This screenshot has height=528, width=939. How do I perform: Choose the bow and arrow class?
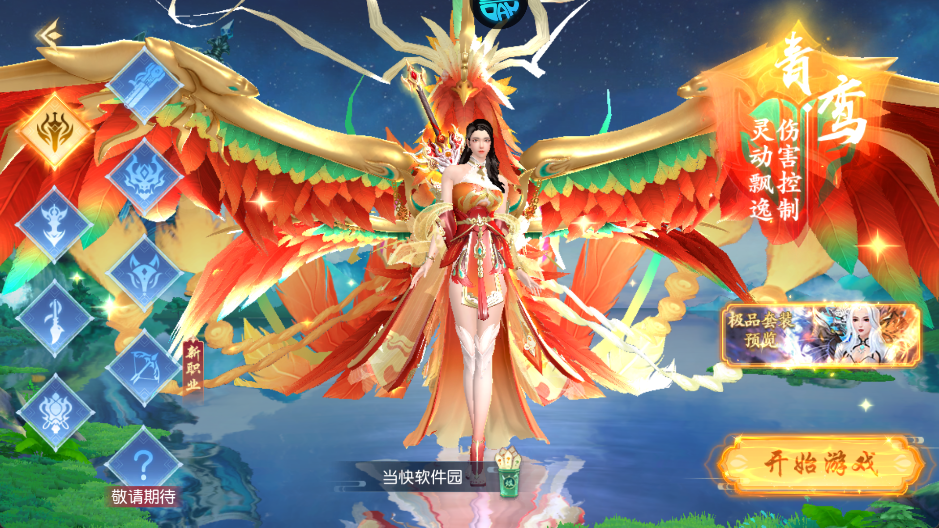[144, 365]
